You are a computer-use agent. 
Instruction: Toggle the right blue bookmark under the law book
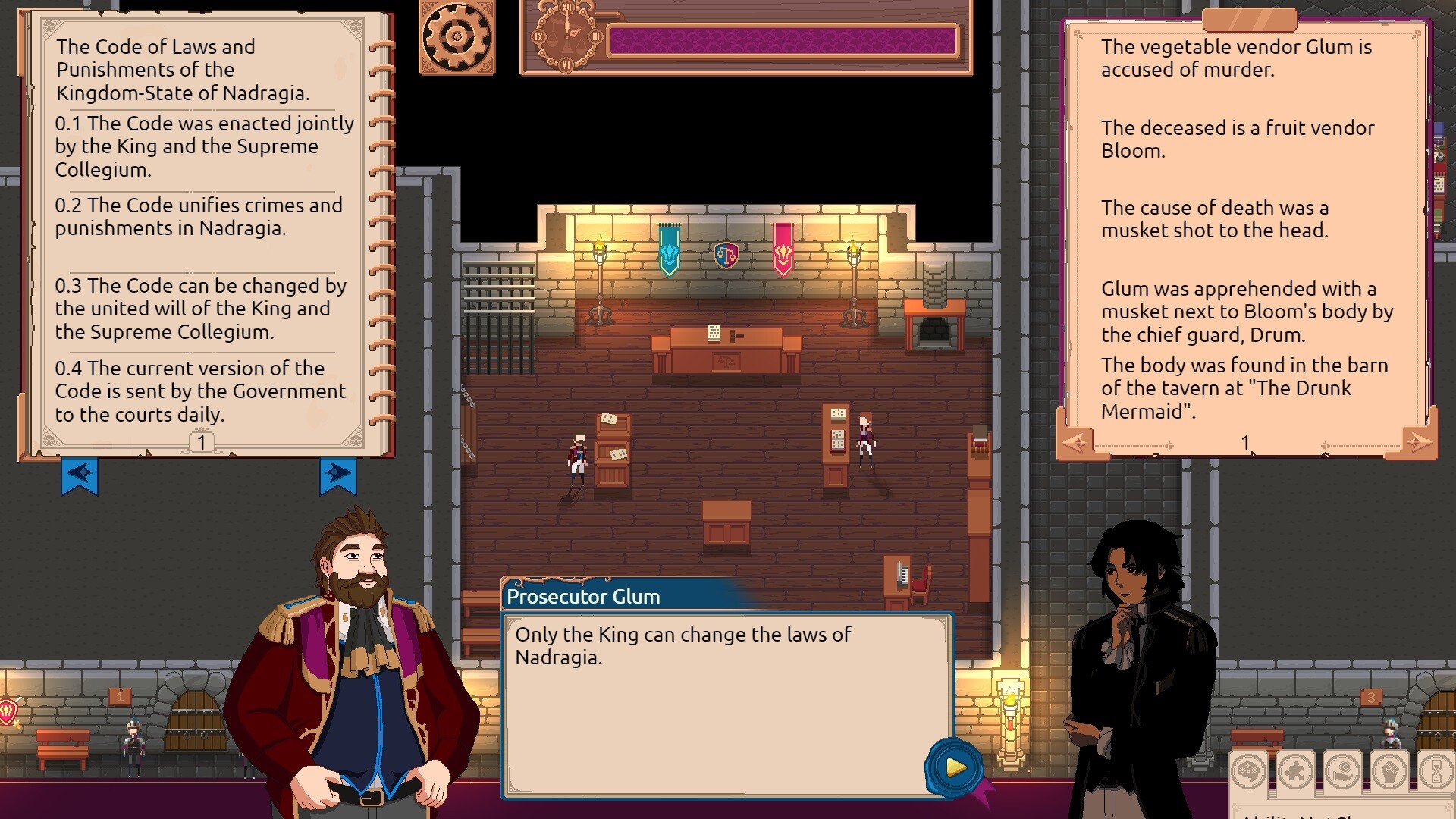(x=340, y=475)
